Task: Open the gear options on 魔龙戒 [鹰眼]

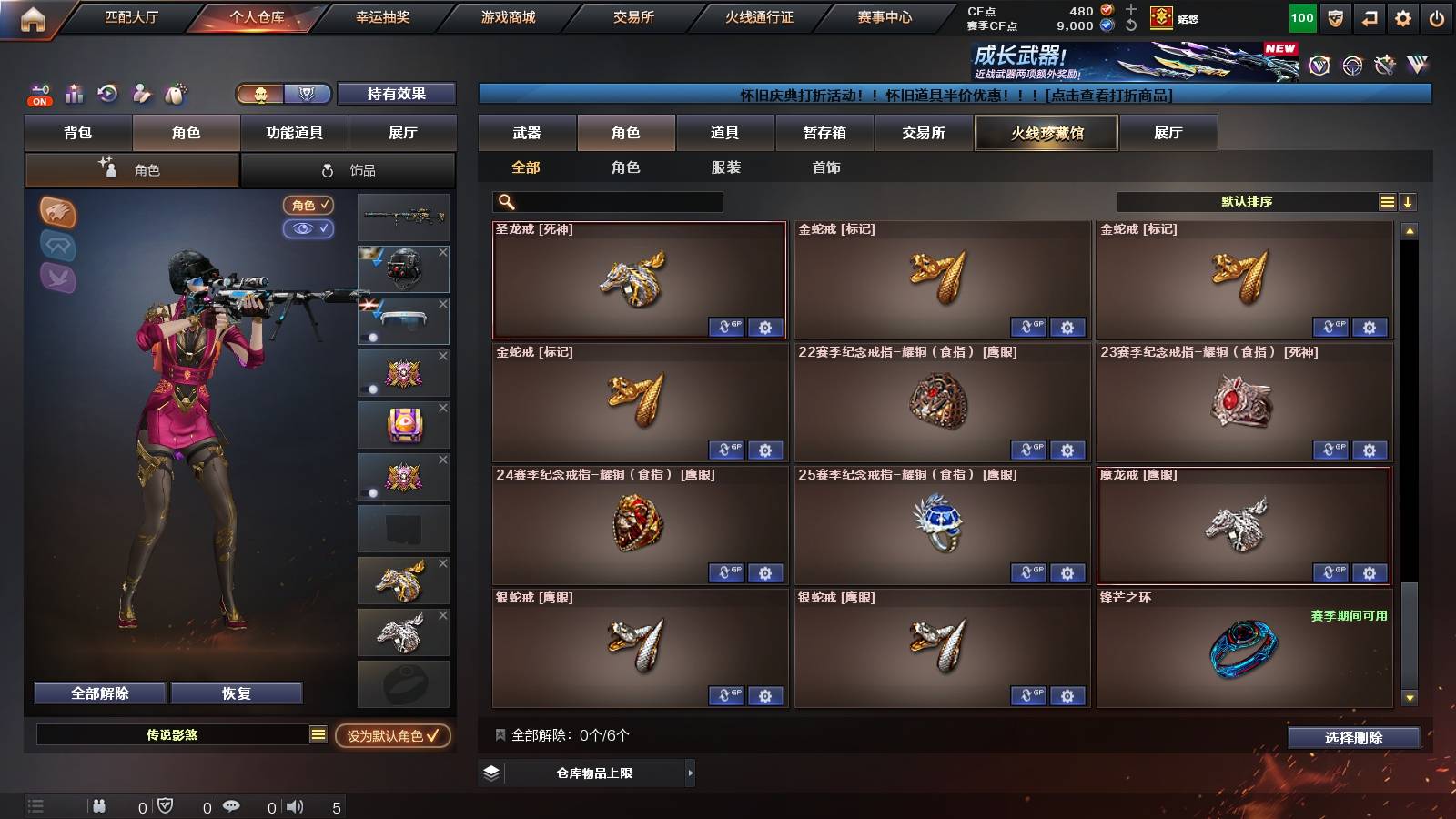Action: [x=1369, y=573]
